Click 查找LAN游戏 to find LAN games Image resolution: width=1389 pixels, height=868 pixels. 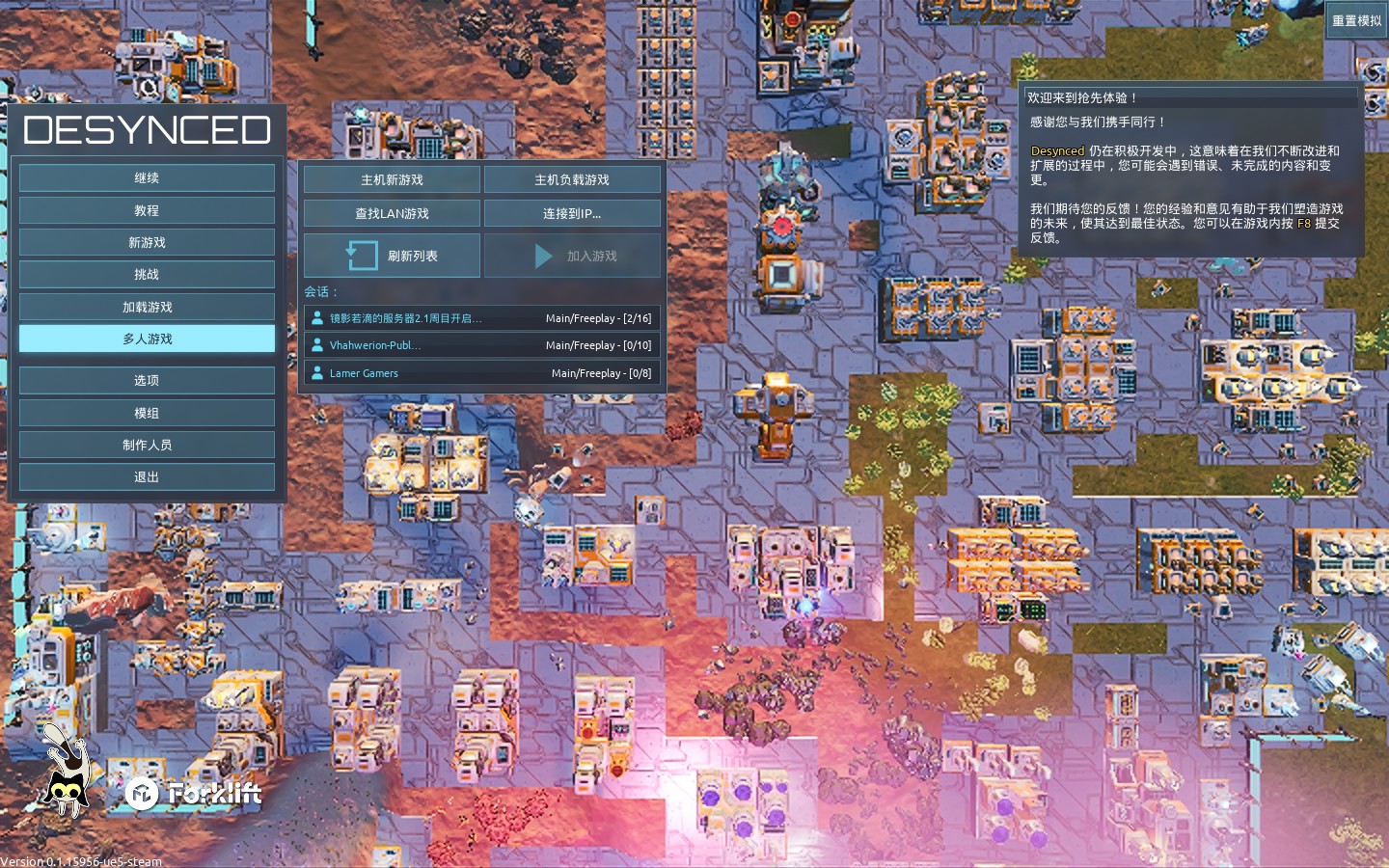pos(392,213)
